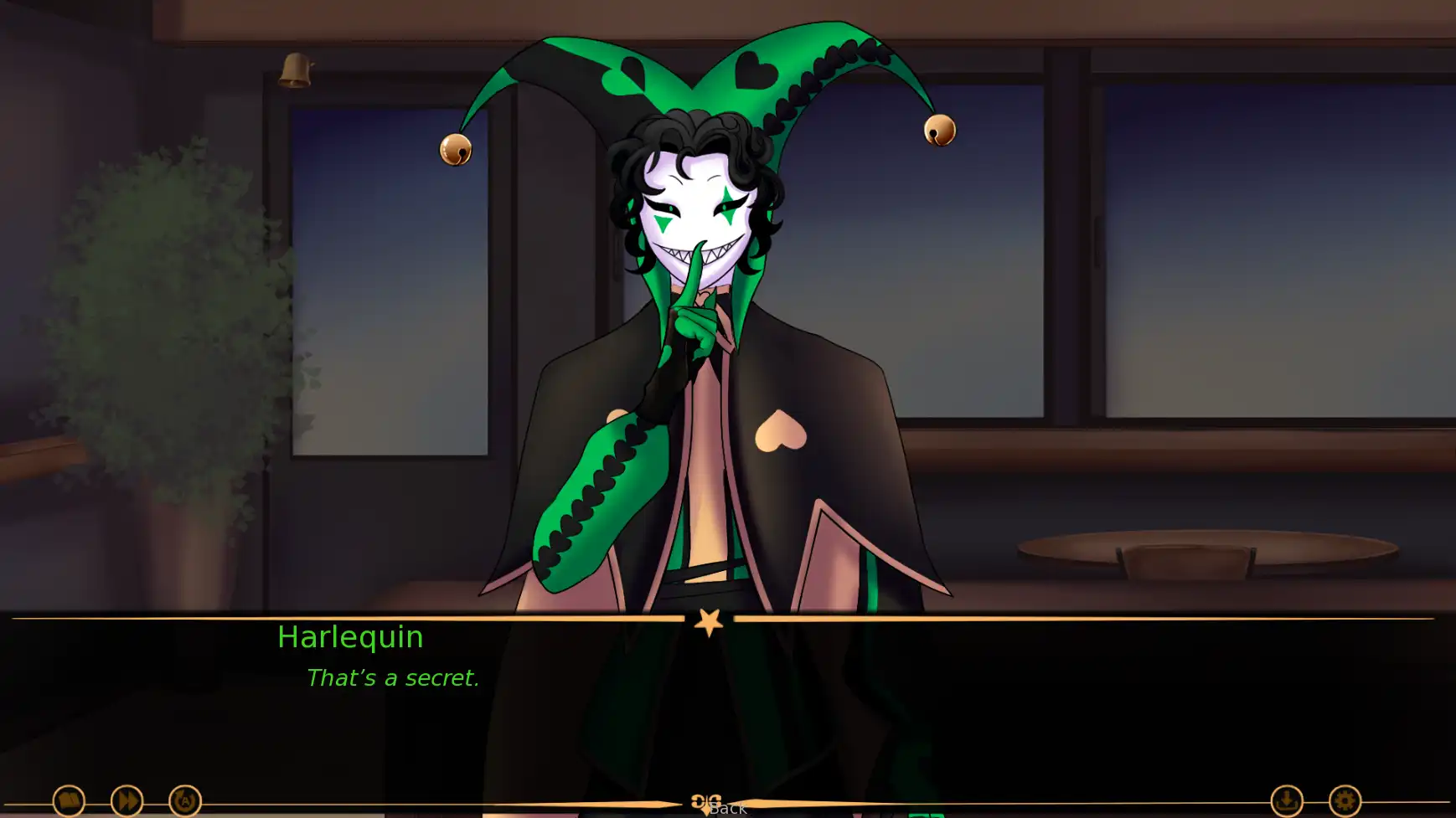The height and width of the screenshot is (818, 1456).
Task: Click the green element at the bottom edge
Action: pos(925,815)
